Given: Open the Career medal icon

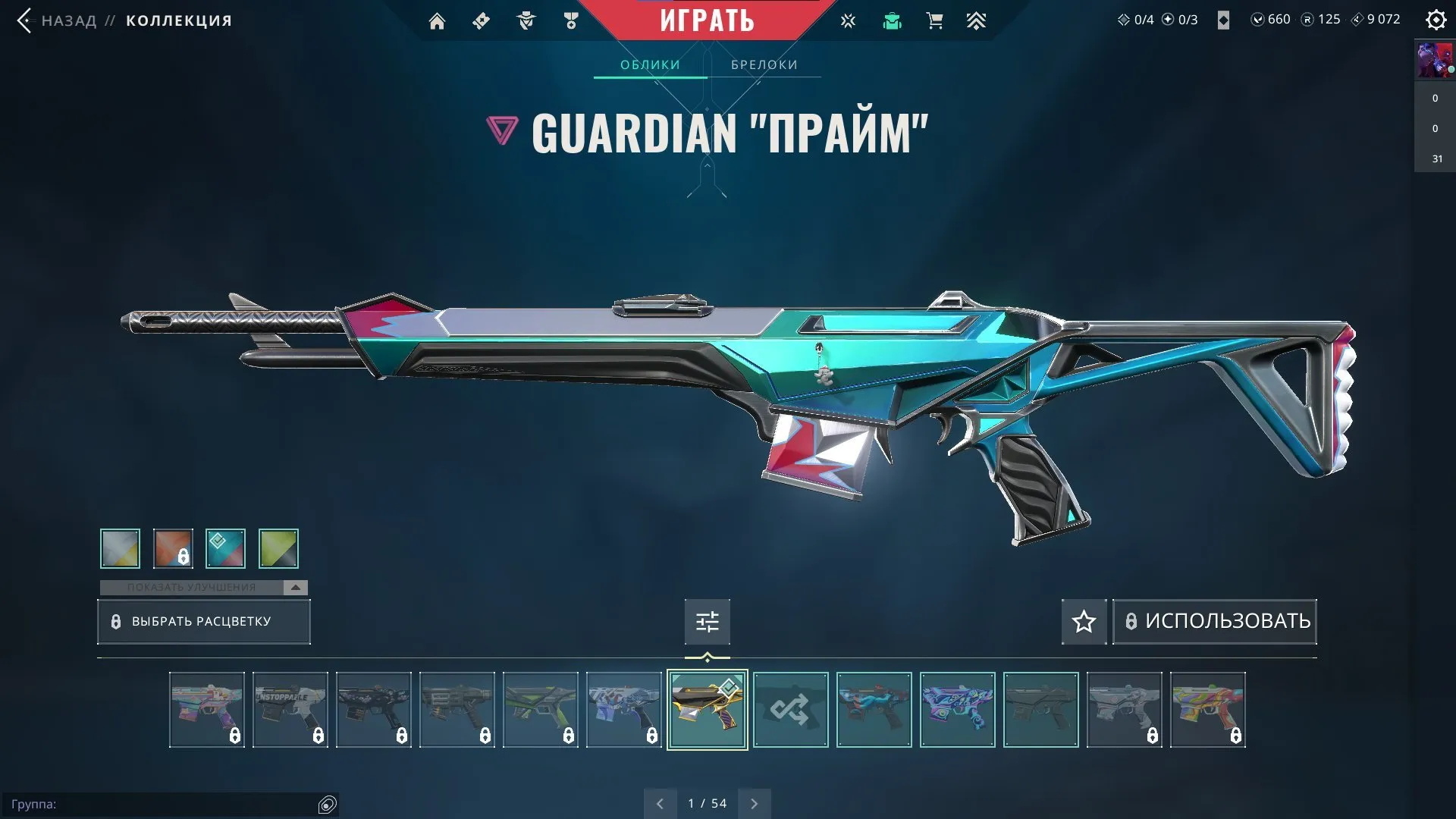Looking at the screenshot, I should pos(571,21).
